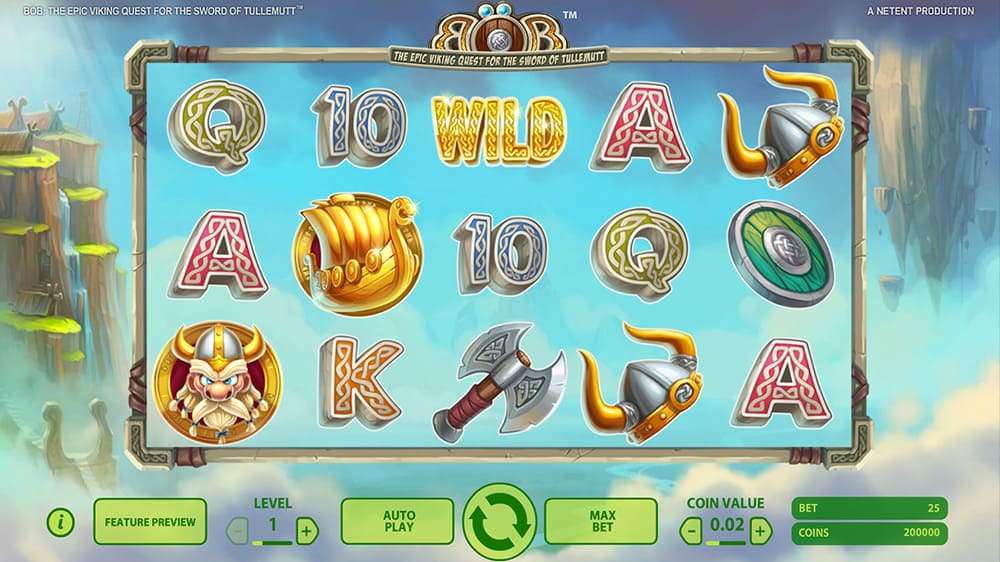Increase the bet level
The image size is (1000, 562).
point(307,530)
